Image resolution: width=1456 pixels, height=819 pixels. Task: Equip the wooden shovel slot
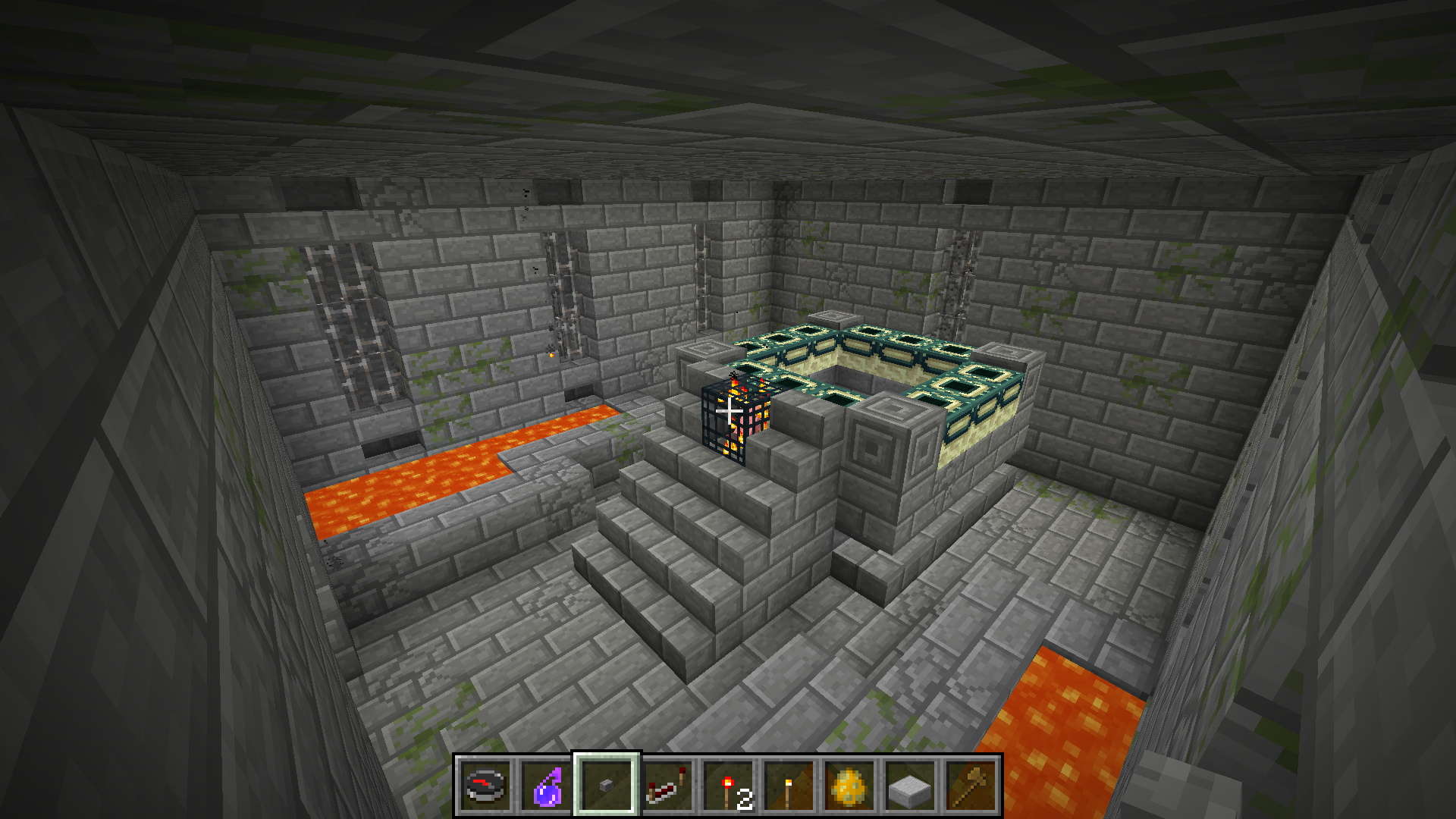point(971,786)
